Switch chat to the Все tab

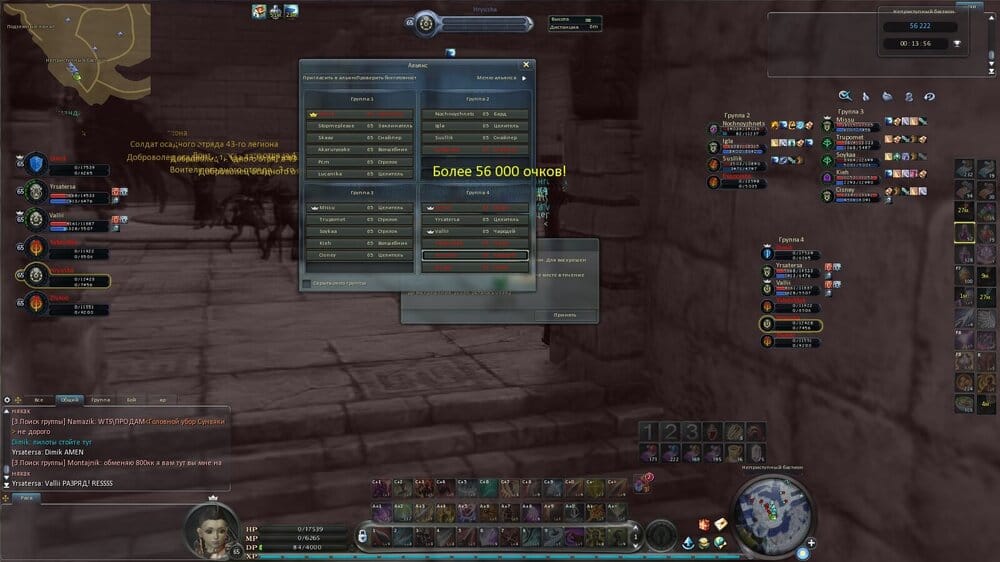[x=37, y=400]
